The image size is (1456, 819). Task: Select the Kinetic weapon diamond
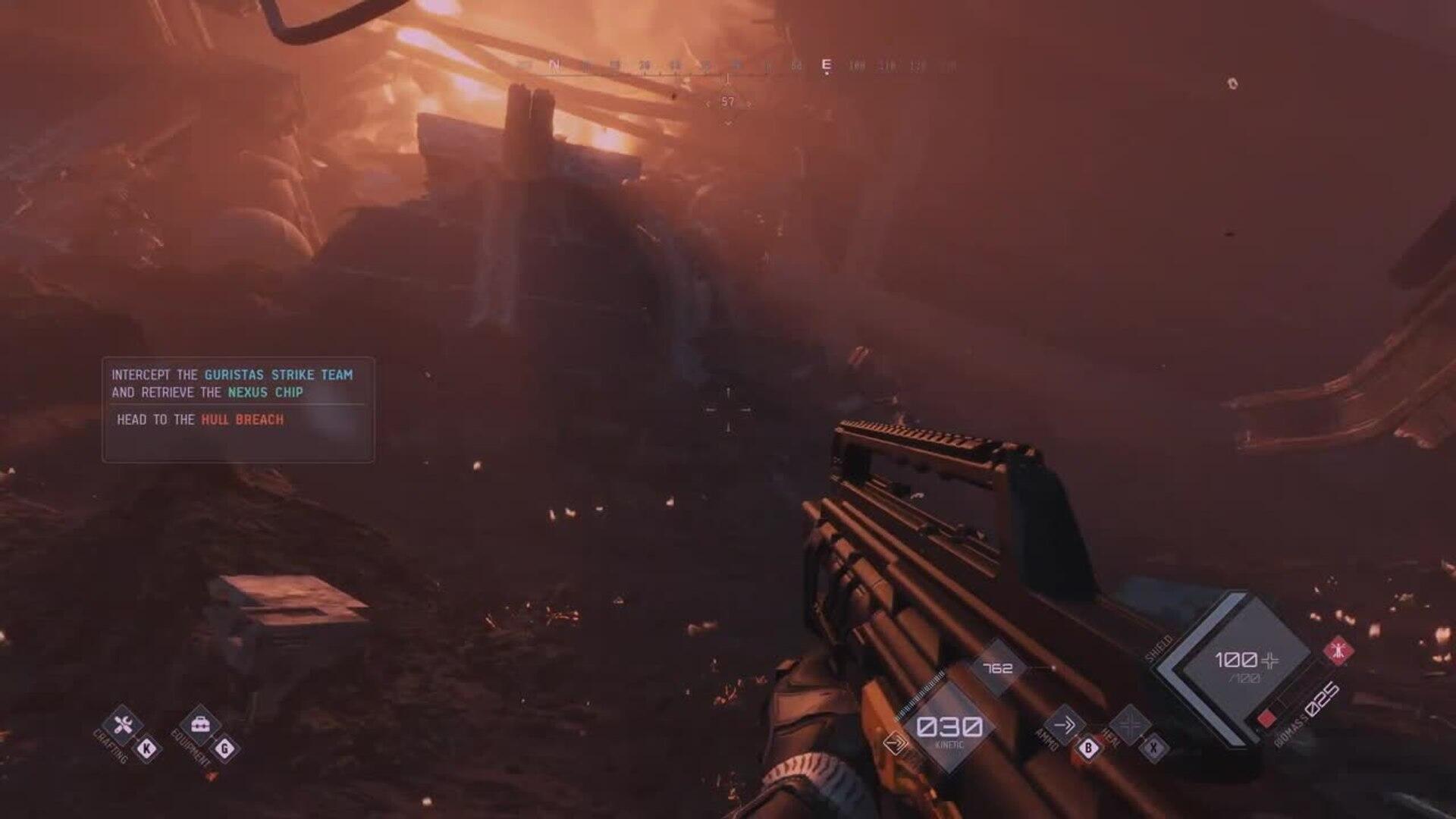(x=949, y=728)
